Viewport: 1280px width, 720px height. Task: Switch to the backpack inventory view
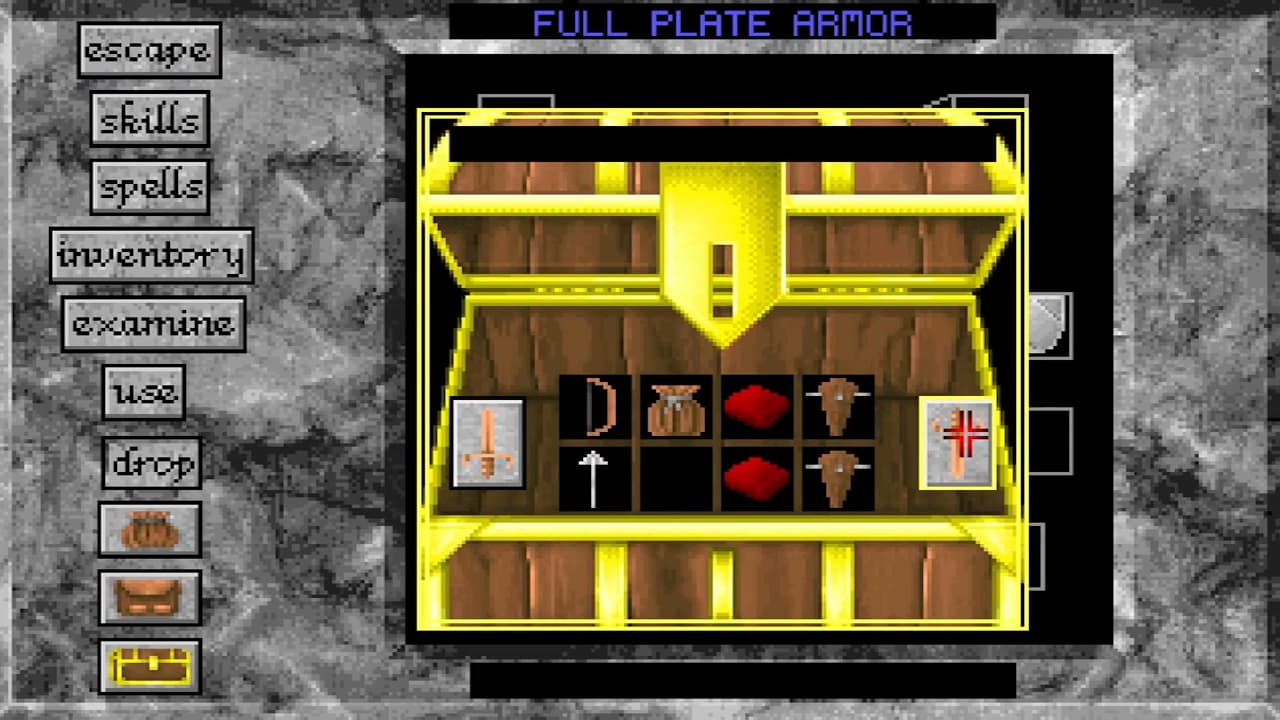click(150, 596)
